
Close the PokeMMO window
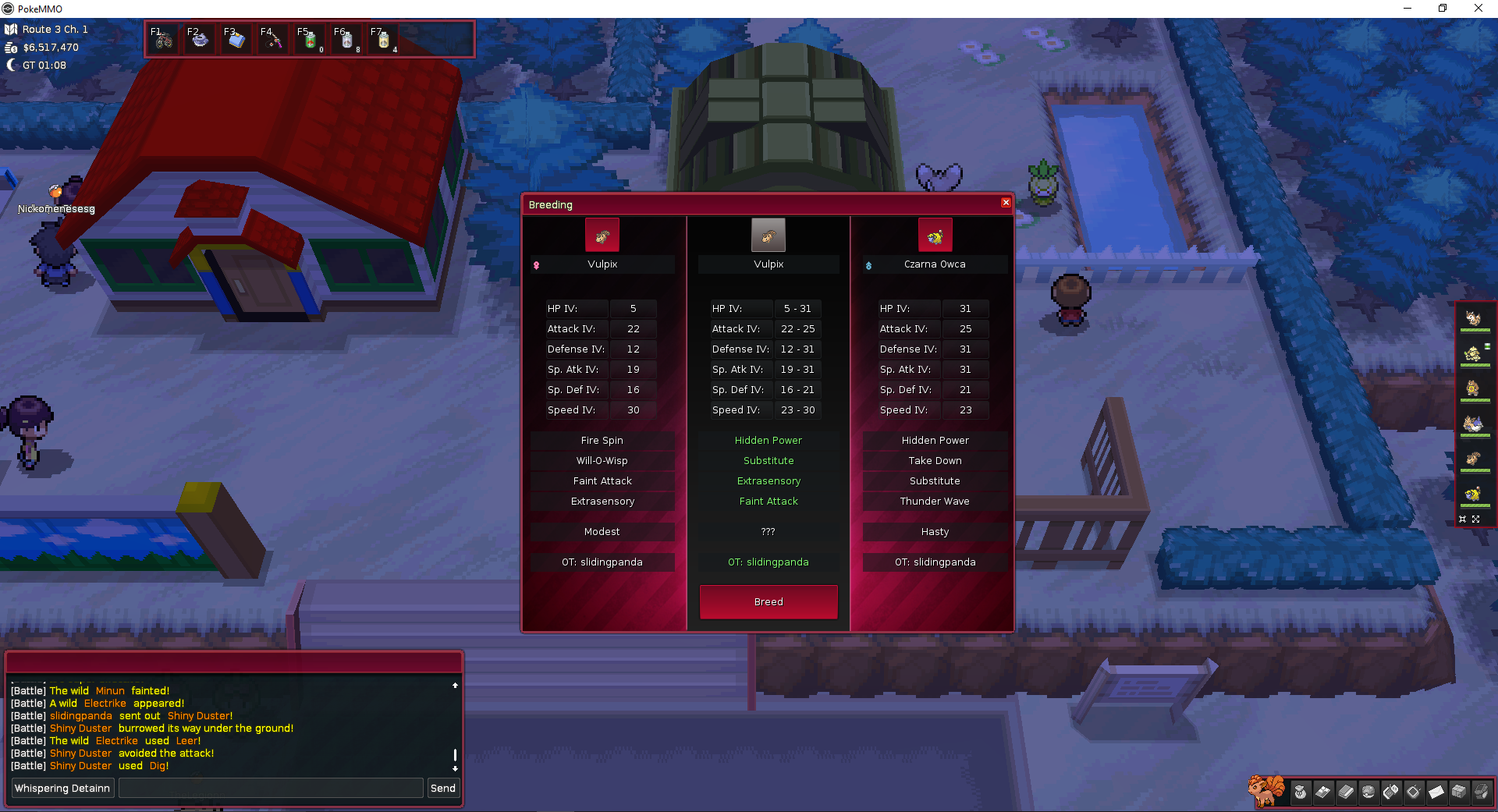1478,9
